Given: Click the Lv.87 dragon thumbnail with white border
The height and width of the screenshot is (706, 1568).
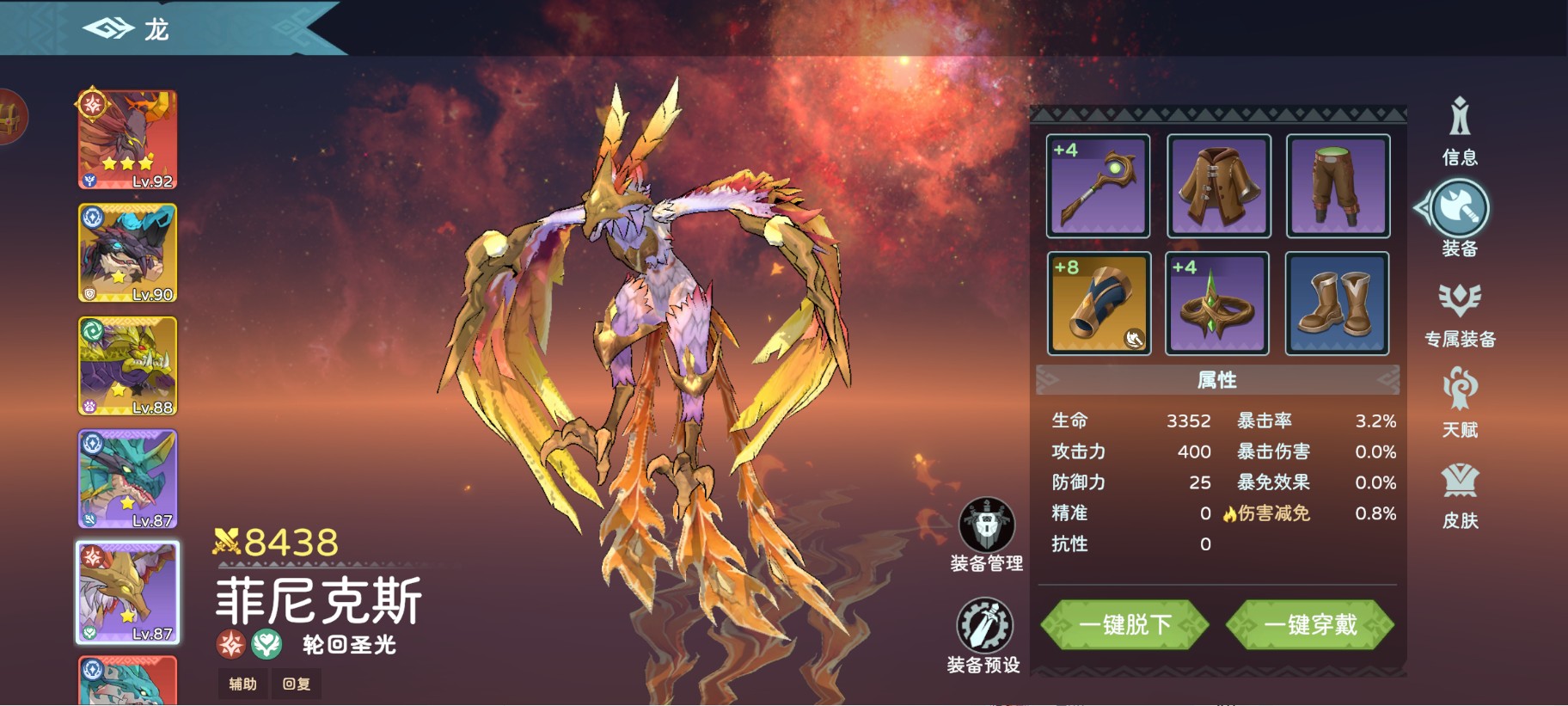Looking at the screenshot, I should [x=126, y=591].
